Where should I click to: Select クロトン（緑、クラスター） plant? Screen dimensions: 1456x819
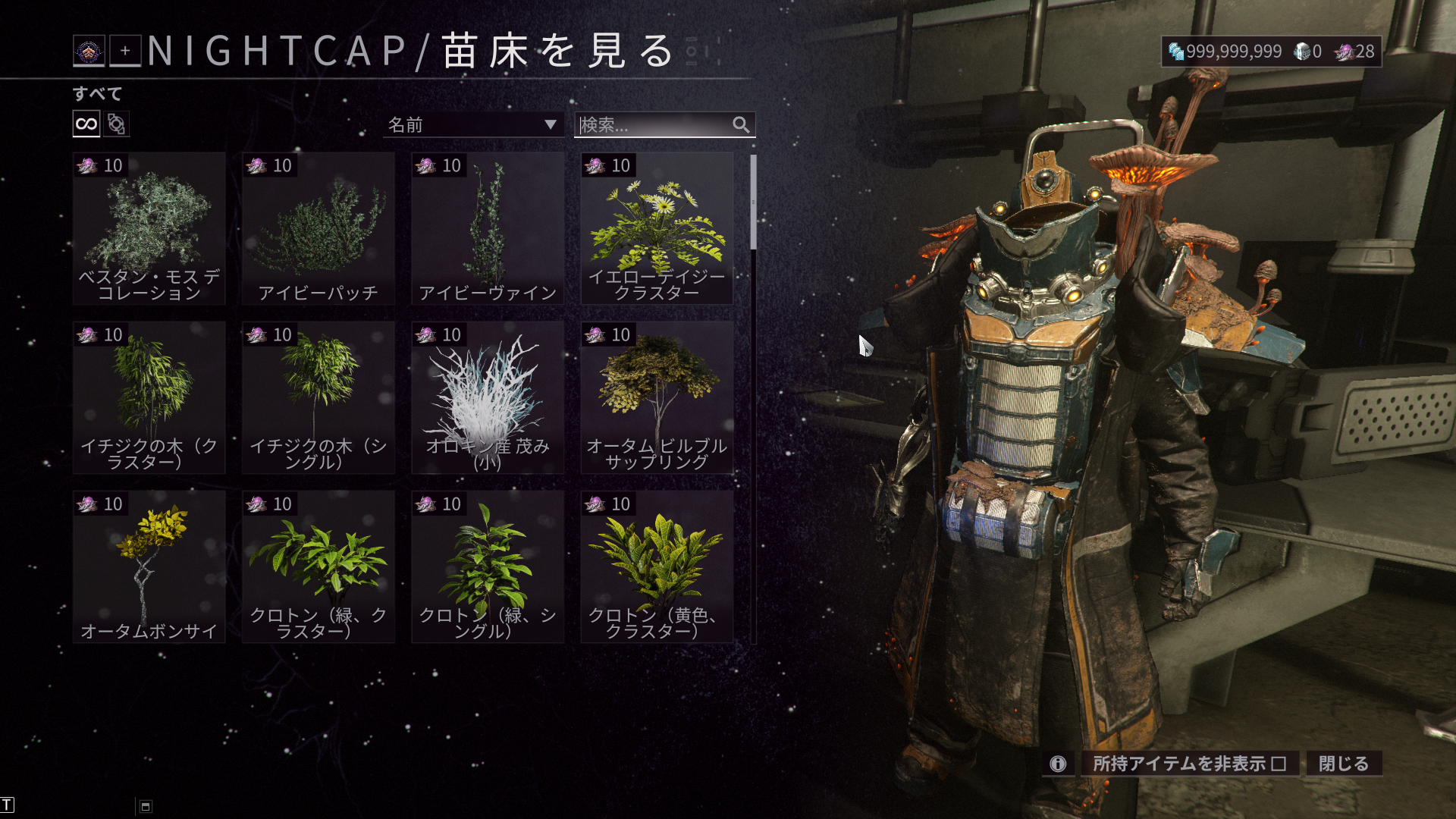318,566
